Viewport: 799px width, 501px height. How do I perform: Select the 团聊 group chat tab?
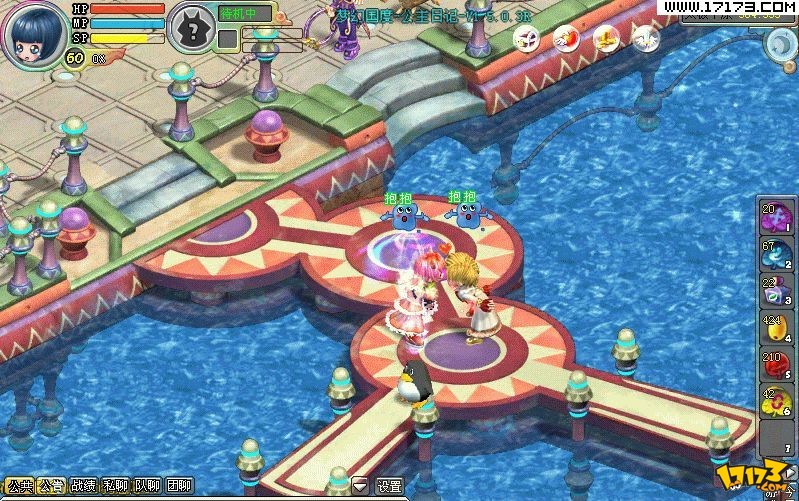click(x=180, y=486)
